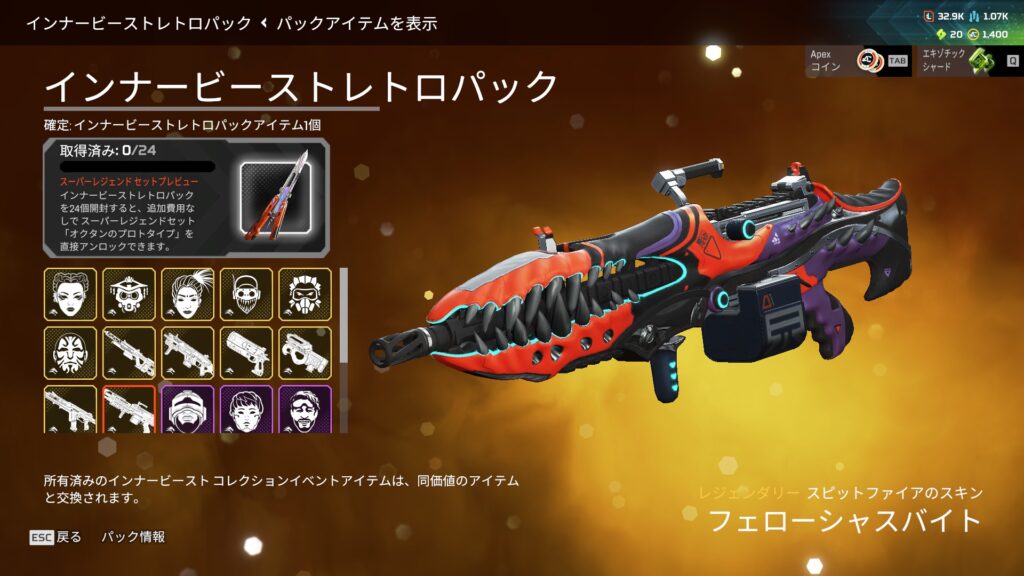Select the face-painted legend skin
Viewport: 1024px width, 576px height.
(x=70, y=352)
